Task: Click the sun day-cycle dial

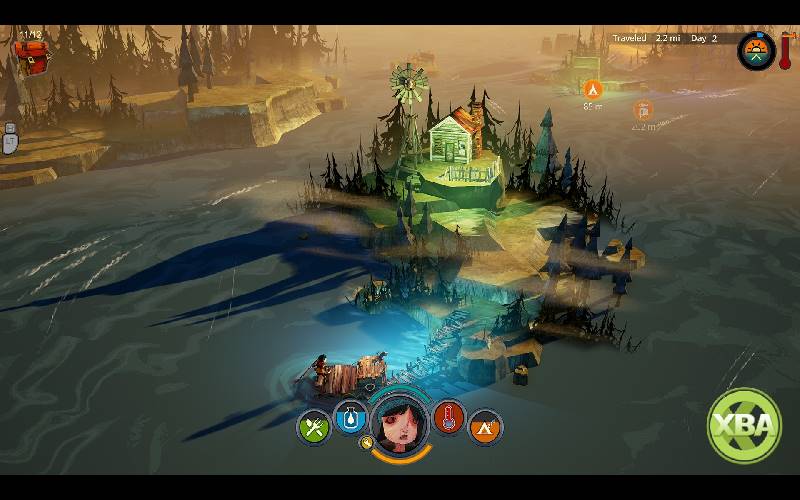Action: tap(756, 51)
